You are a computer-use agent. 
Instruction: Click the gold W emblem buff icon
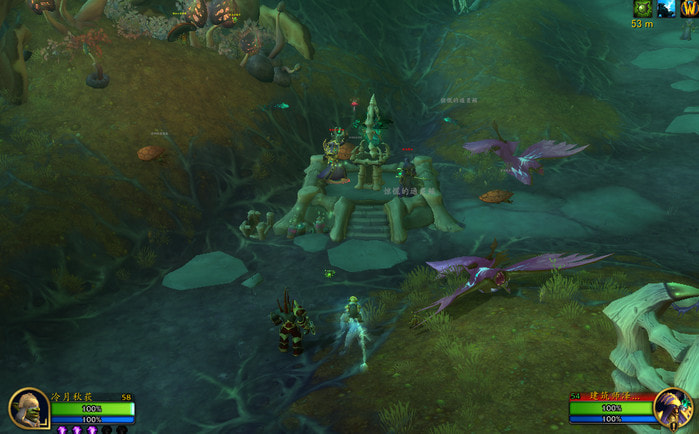pyautogui.click(x=689, y=8)
